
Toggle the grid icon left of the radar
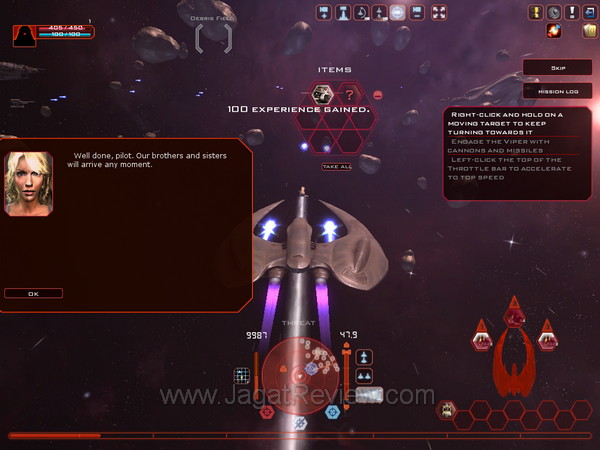pyautogui.click(x=241, y=375)
